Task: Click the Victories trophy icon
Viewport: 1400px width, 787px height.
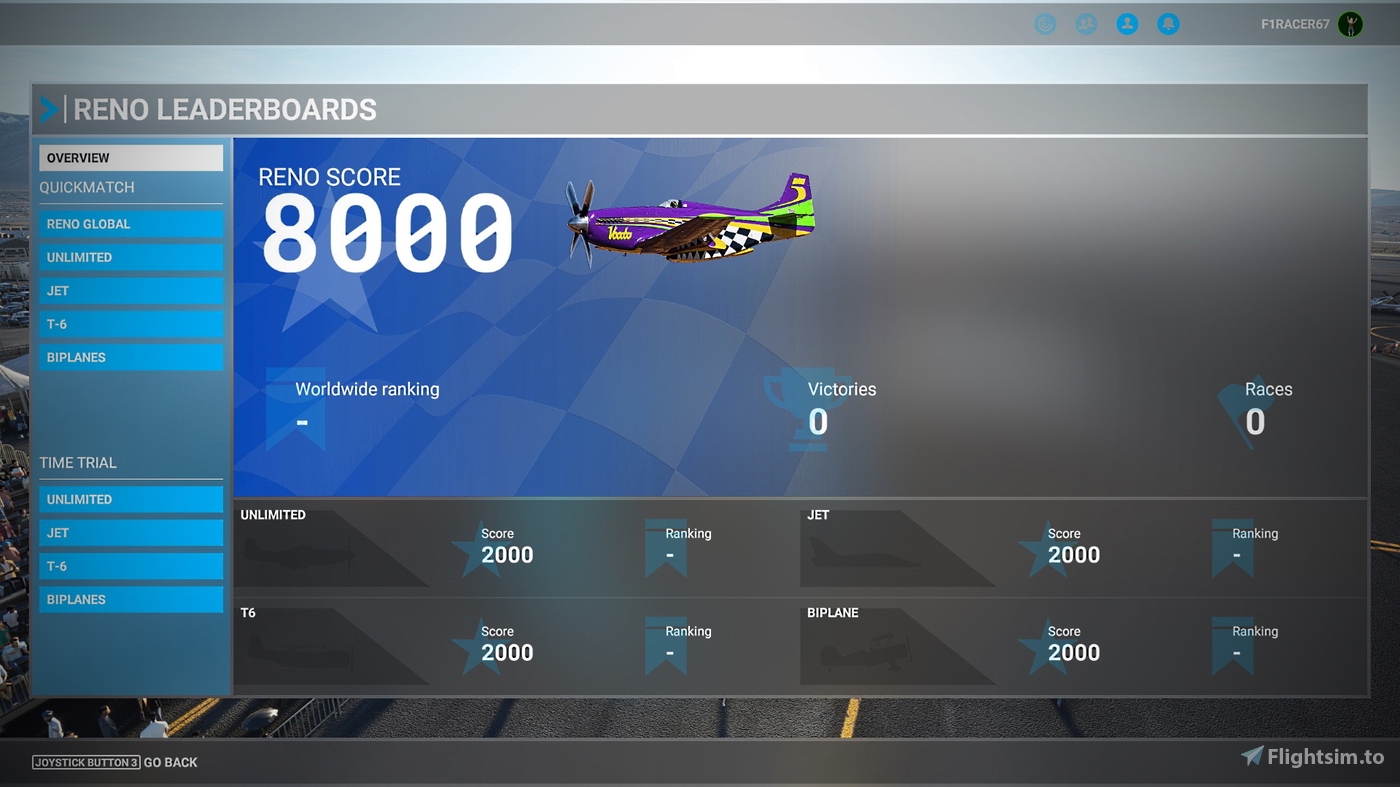Action: coord(809,407)
